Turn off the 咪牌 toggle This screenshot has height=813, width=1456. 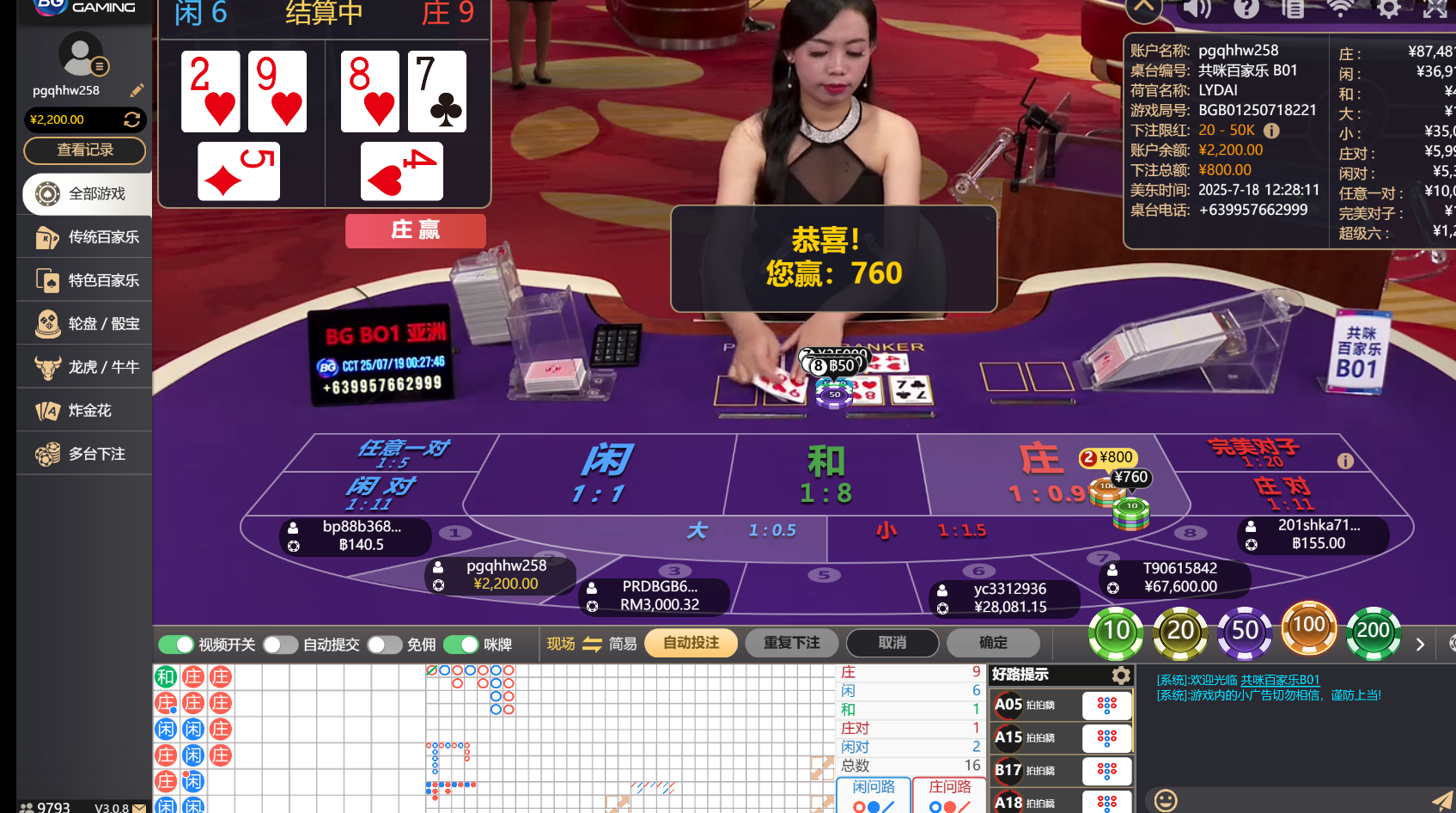460,644
